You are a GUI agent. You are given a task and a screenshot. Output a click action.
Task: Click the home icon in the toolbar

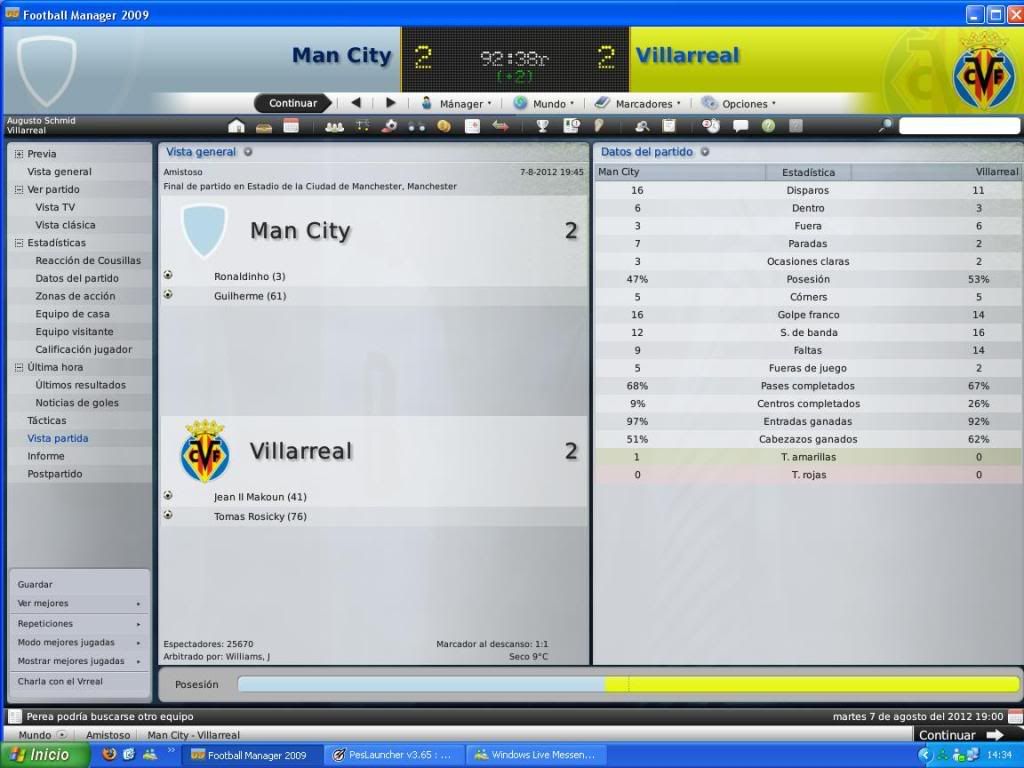[236, 126]
